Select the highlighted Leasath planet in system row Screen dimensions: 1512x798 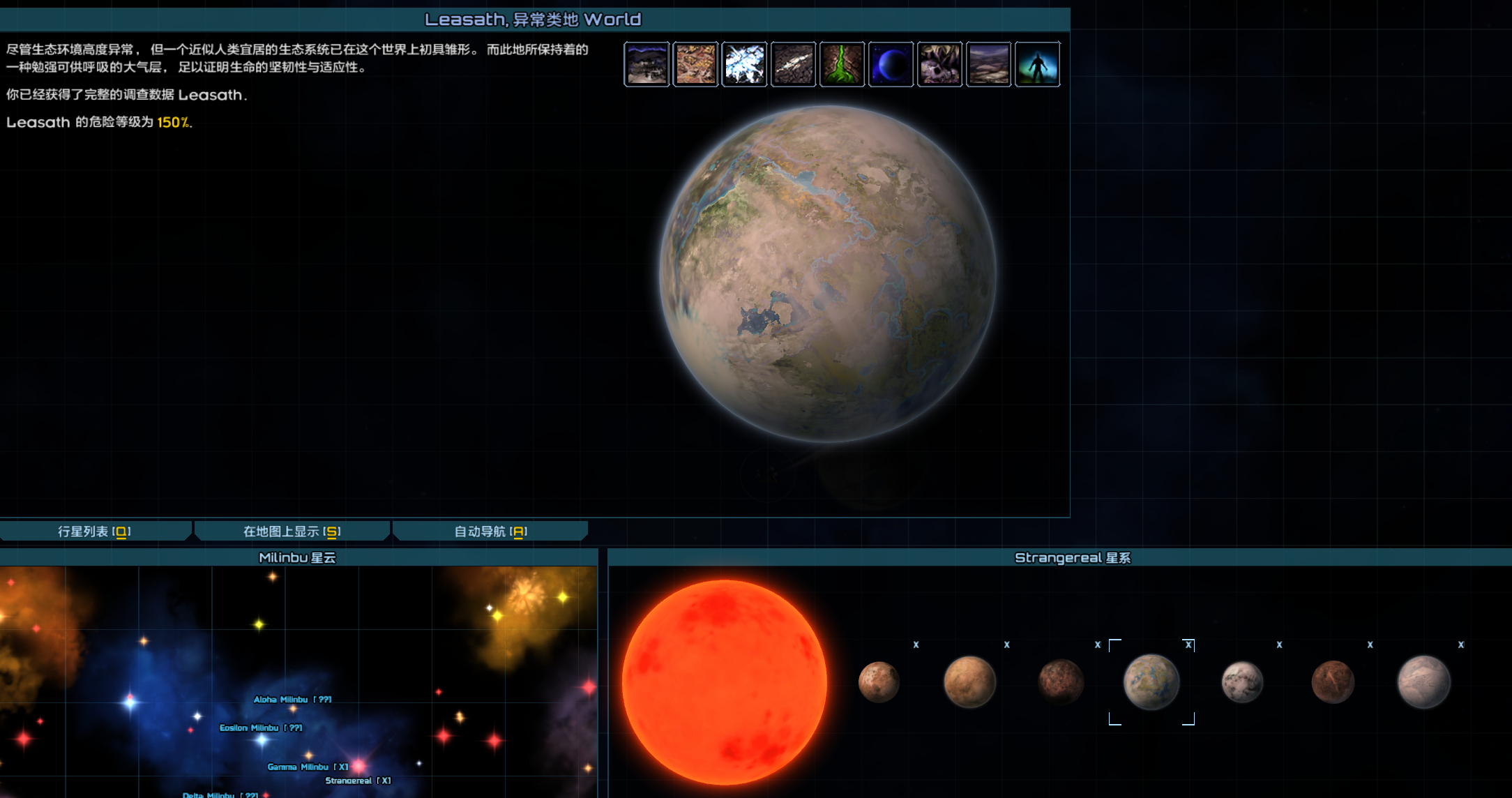[1151, 682]
